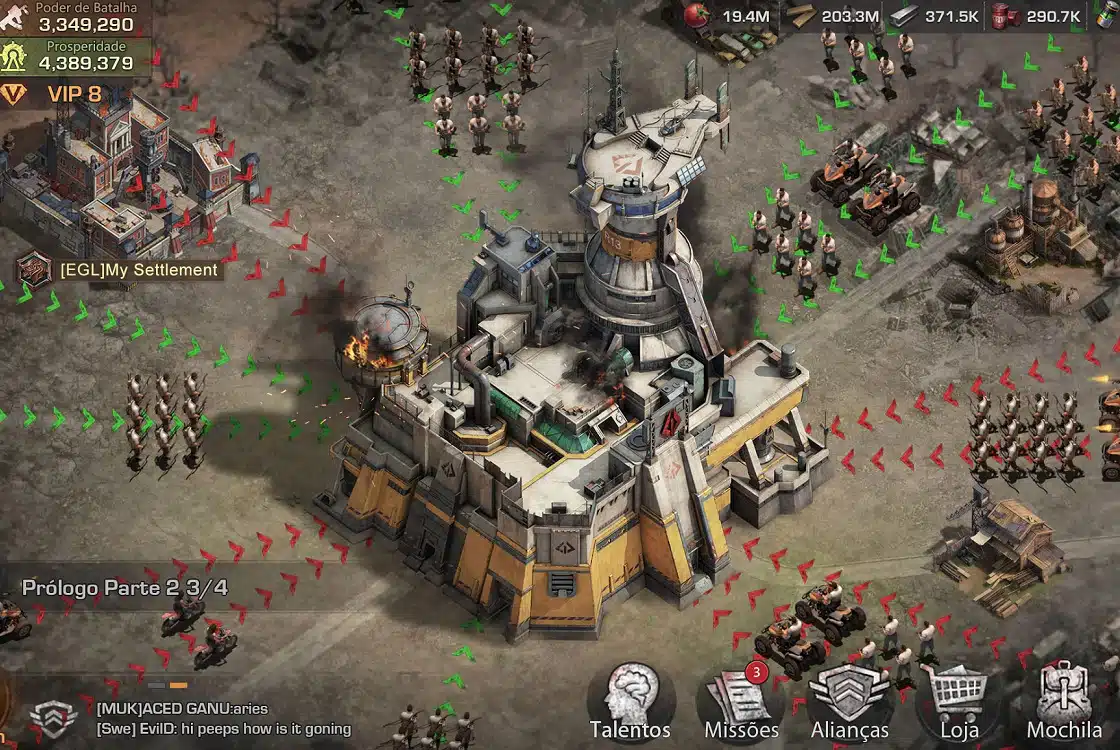The height and width of the screenshot is (750, 1120).
Task: Check the fuel resource amount 290.7K
Action: tap(1040, 16)
